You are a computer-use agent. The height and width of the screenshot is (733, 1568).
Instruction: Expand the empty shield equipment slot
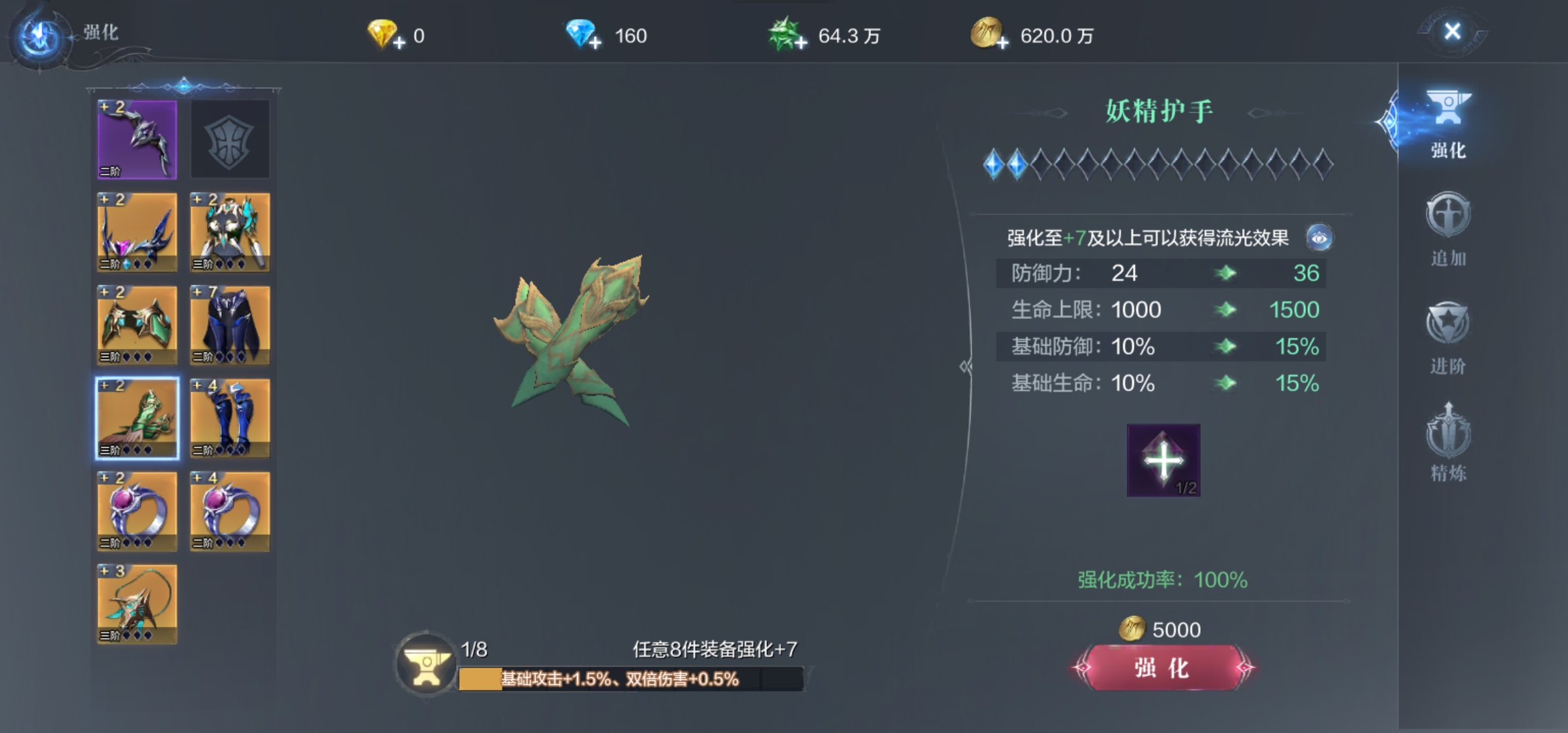229,139
